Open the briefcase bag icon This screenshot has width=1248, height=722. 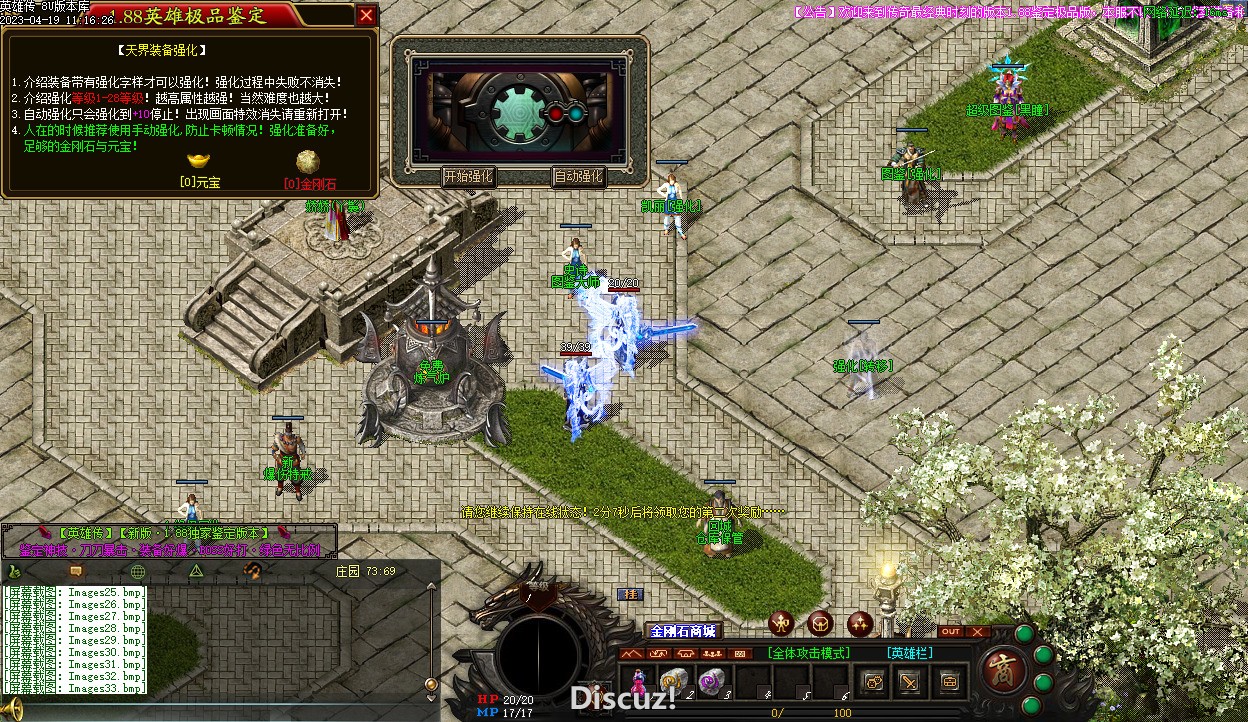[x=948, y=682]
